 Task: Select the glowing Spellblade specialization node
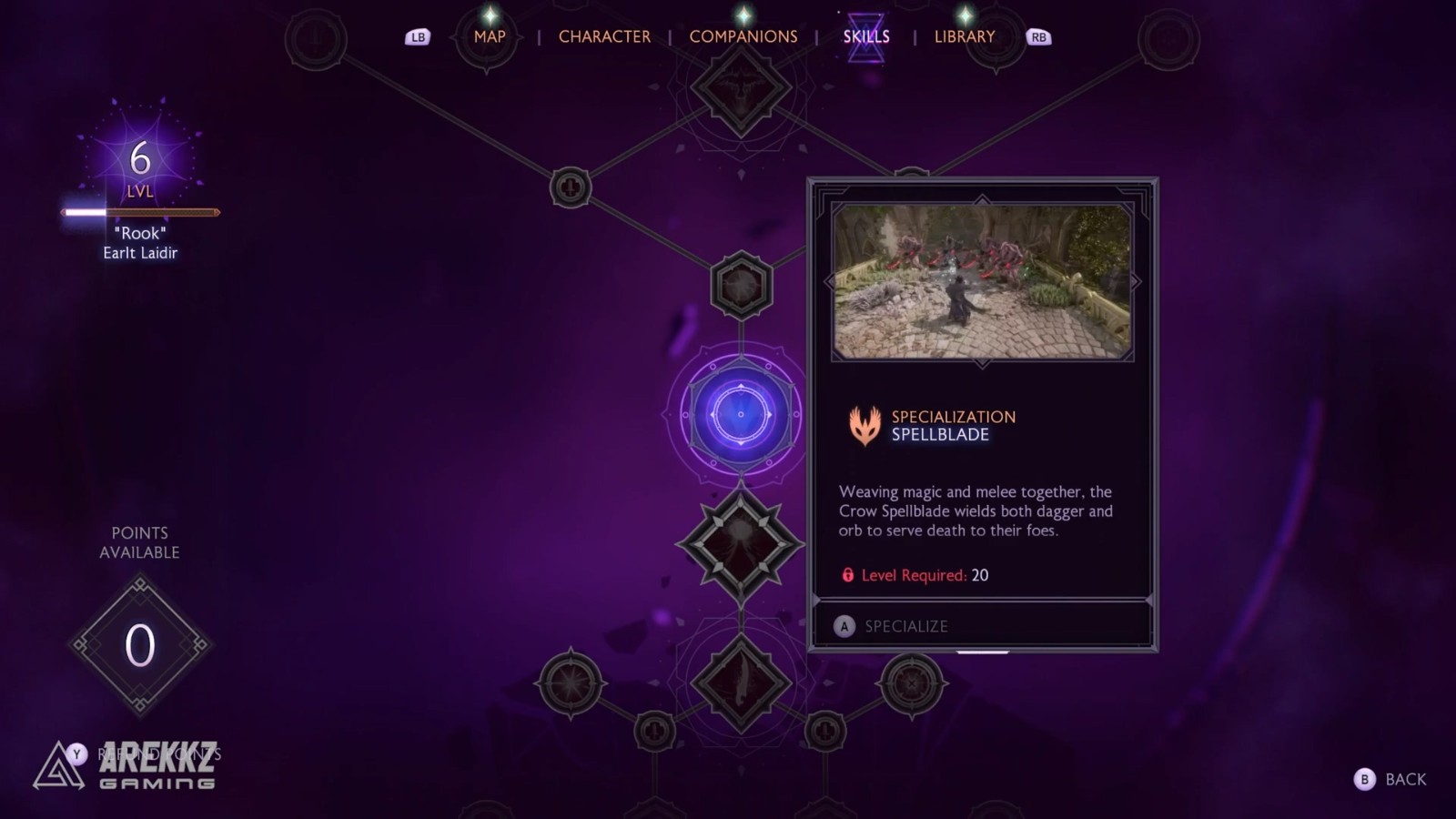[x=741, y=414]
